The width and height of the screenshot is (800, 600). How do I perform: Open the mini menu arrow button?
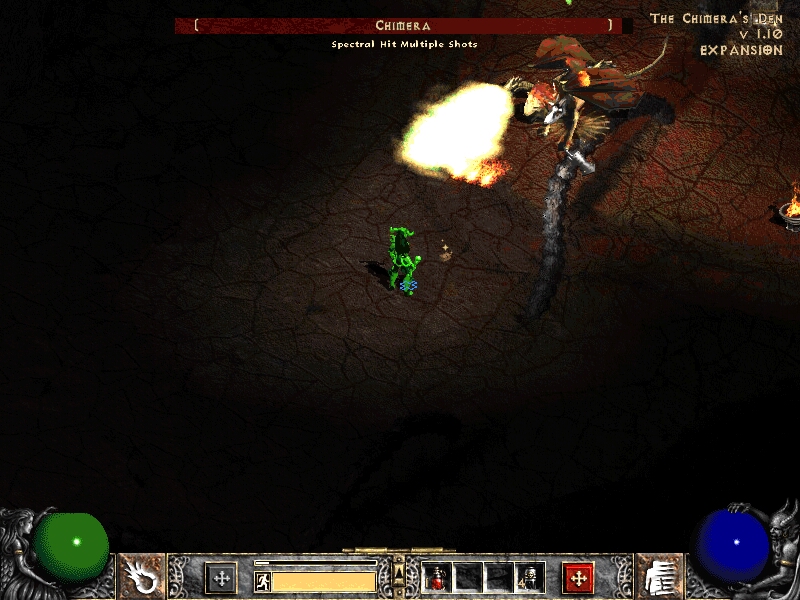click(399, 571)
